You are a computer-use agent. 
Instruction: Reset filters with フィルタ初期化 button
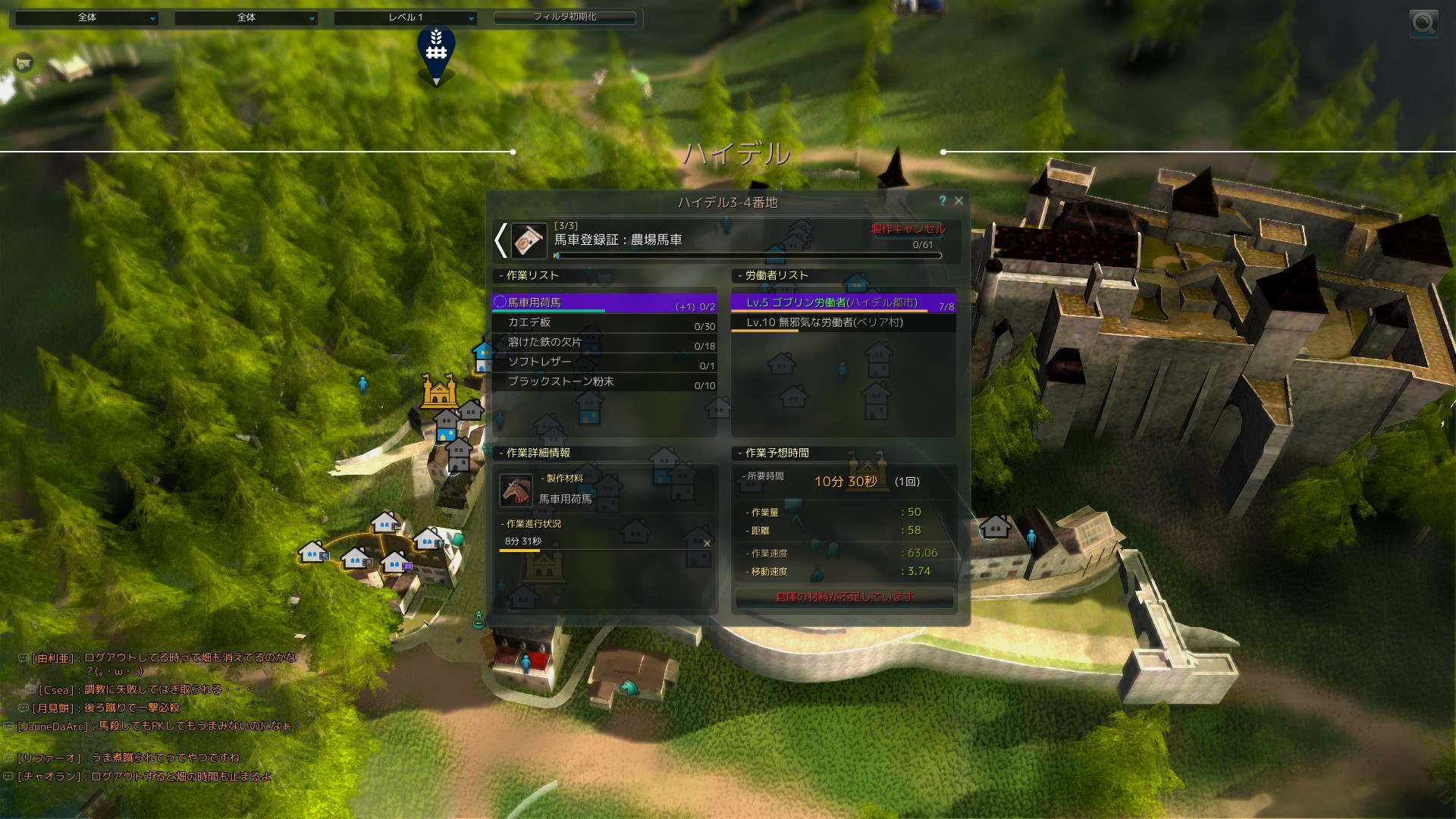565,17
